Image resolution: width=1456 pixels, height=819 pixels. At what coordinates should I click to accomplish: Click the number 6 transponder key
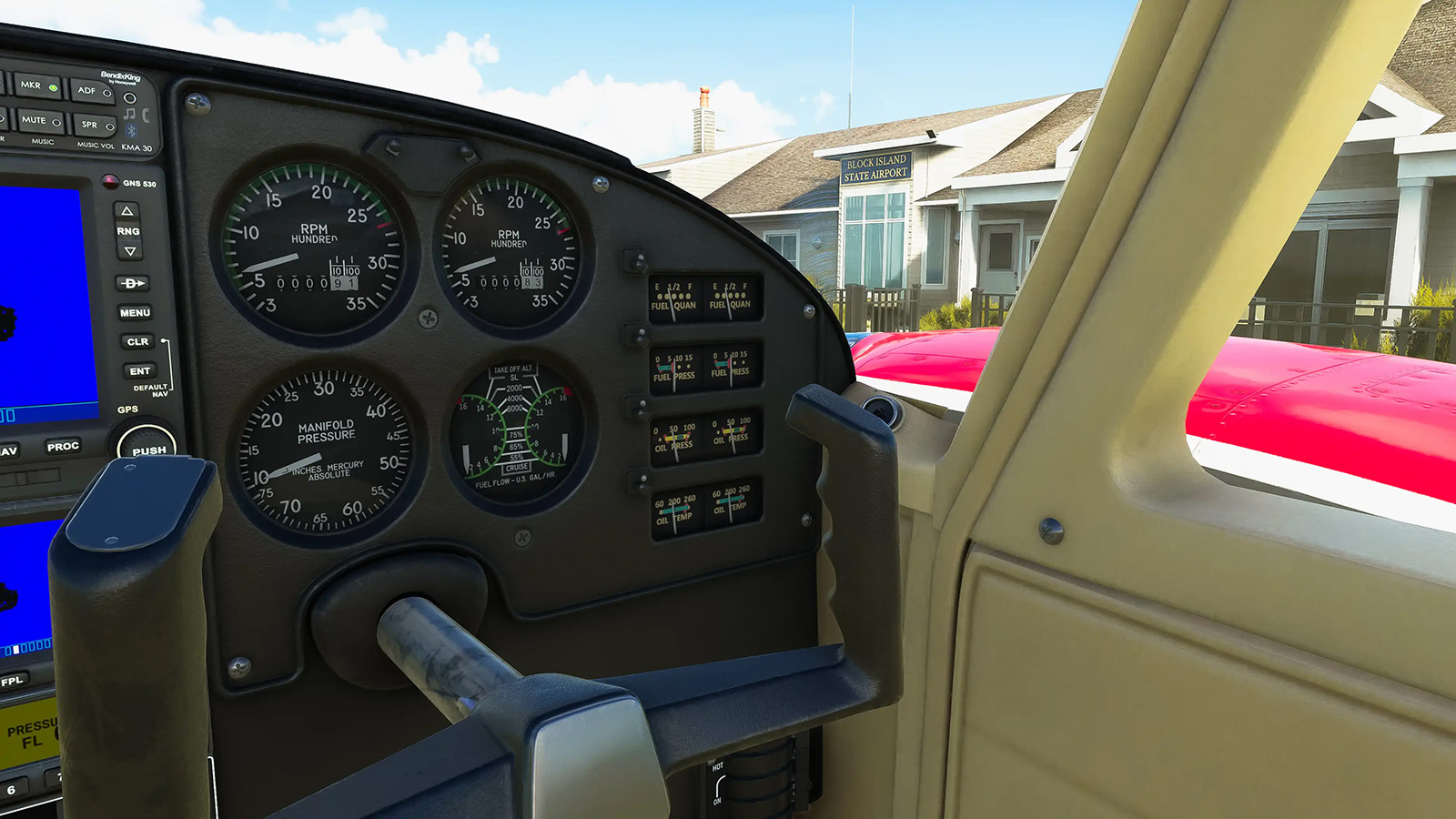12,789
